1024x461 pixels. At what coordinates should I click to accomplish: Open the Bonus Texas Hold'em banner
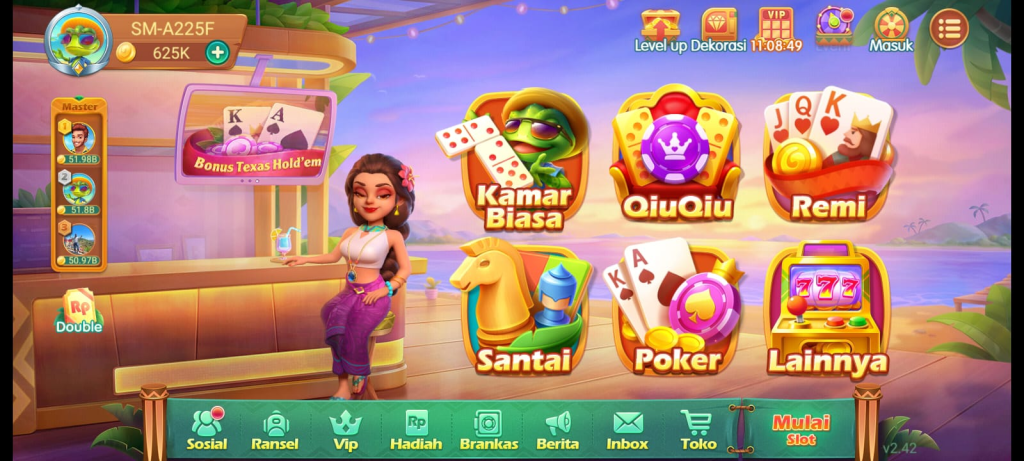pyautogui.click(x=255, y=135)
